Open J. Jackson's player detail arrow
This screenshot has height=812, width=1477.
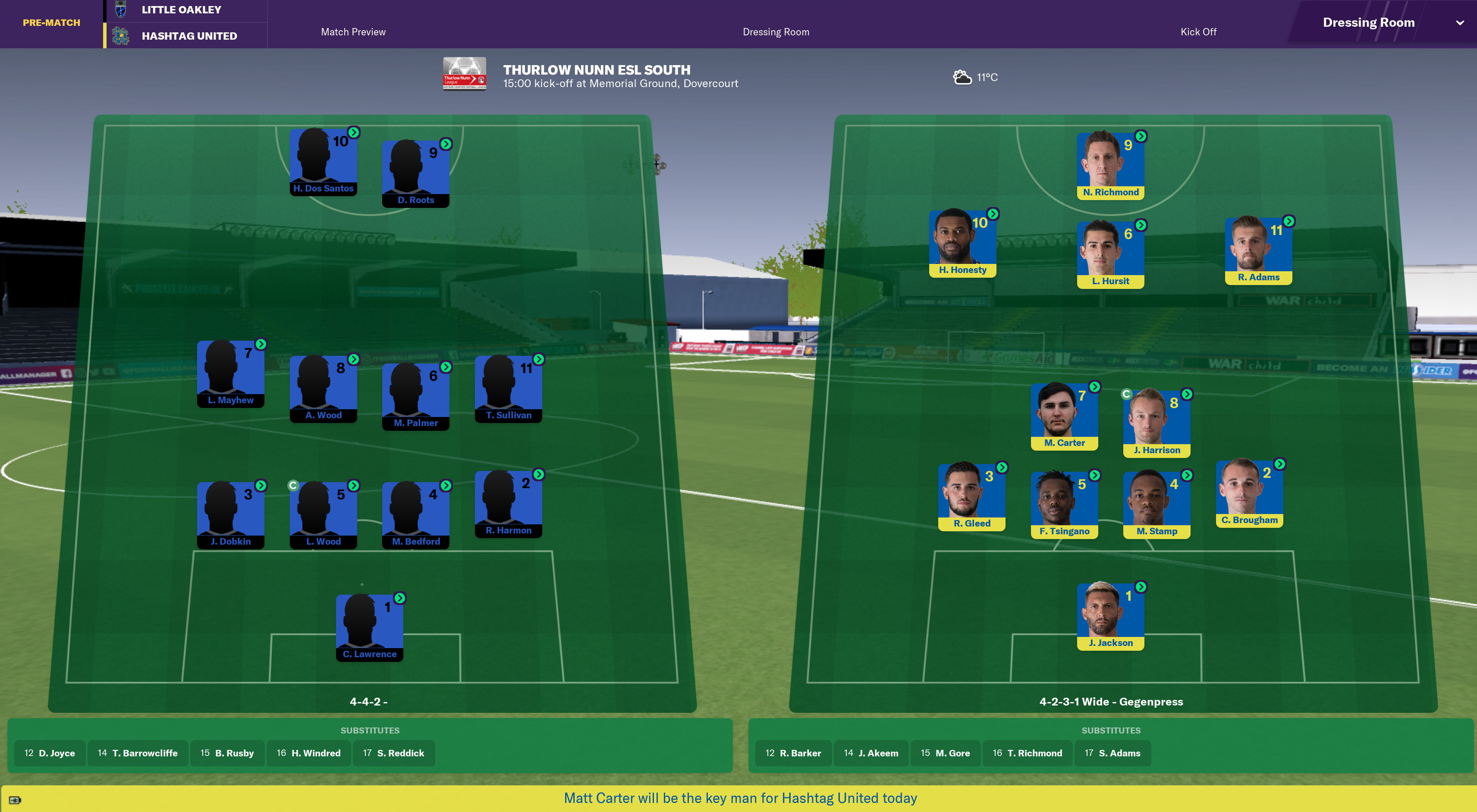tap(1141, 586)
